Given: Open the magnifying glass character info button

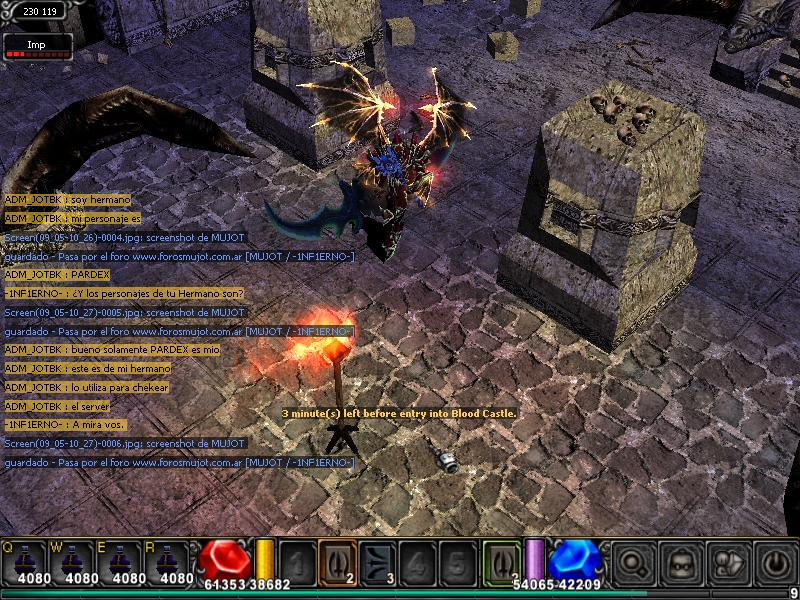Looking at the screenshot, I should tap(631, 562).
